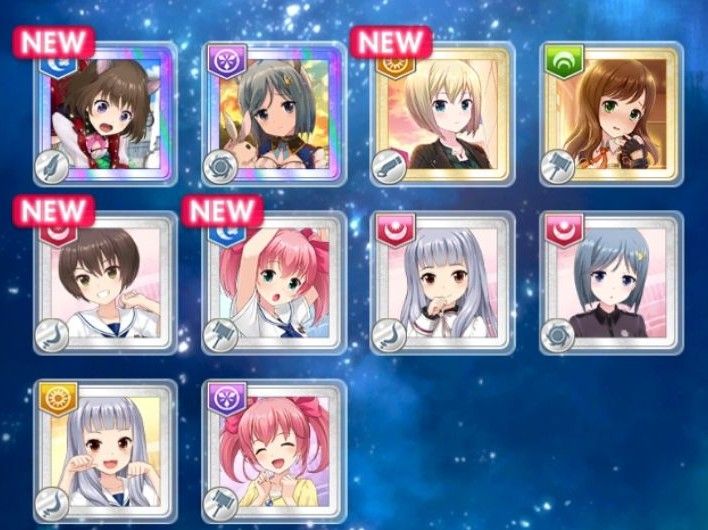
Task: Select the grinning short brown-haired girl card
Action: 104,284
